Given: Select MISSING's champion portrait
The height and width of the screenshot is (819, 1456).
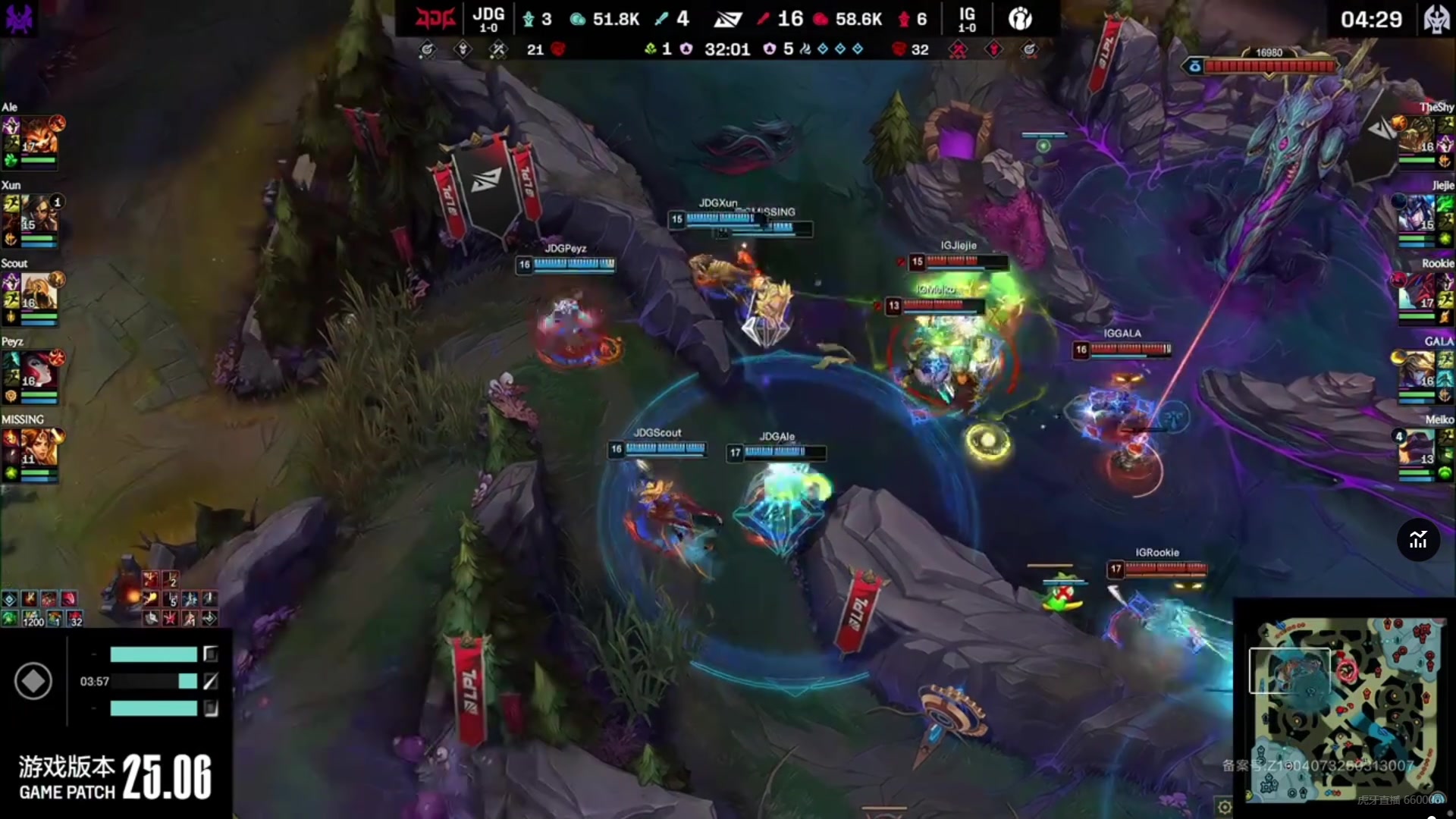Looking at the screenshot, I should [x=39, y=447].
